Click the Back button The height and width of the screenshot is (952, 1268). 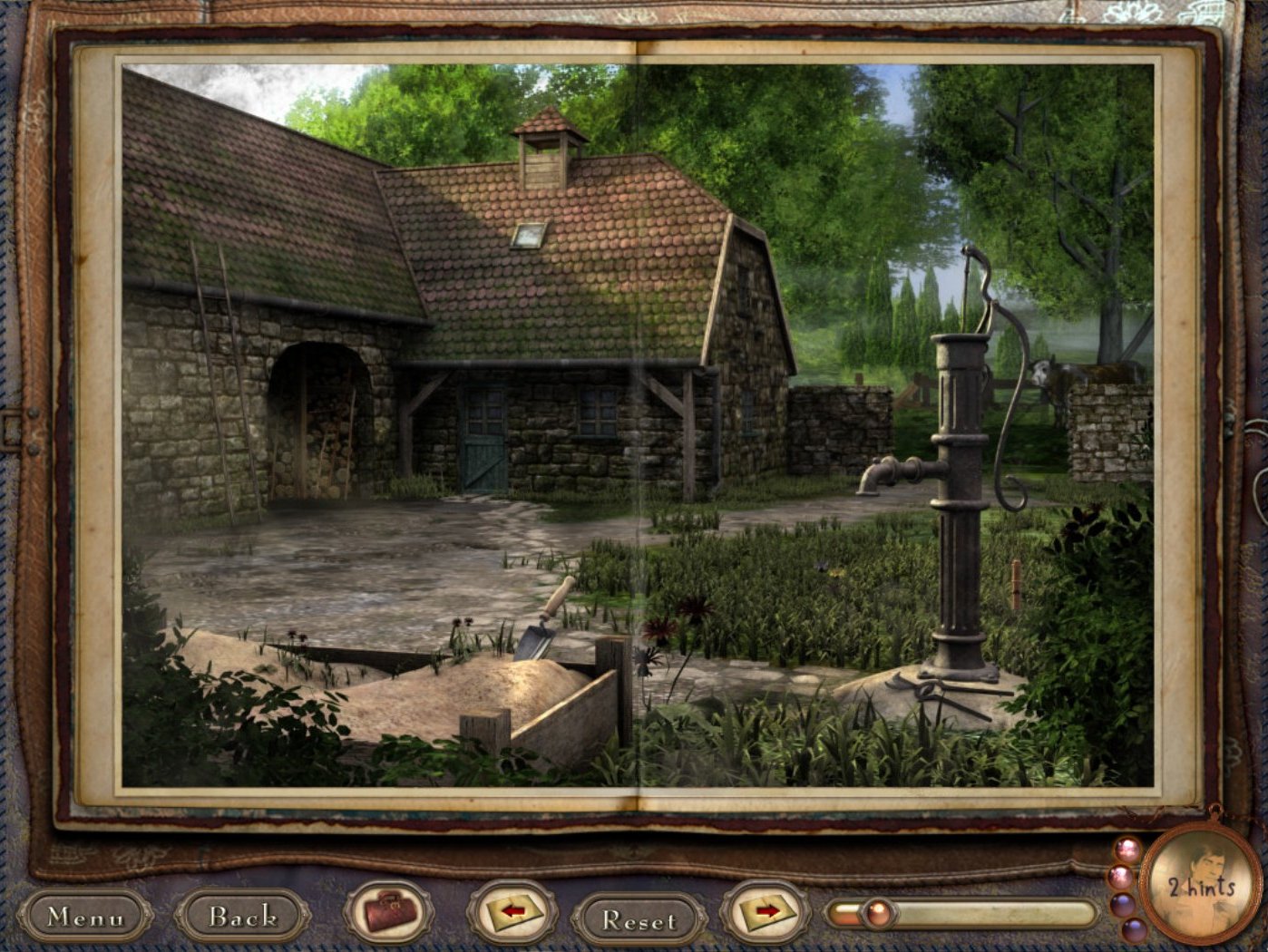point(241,918)
